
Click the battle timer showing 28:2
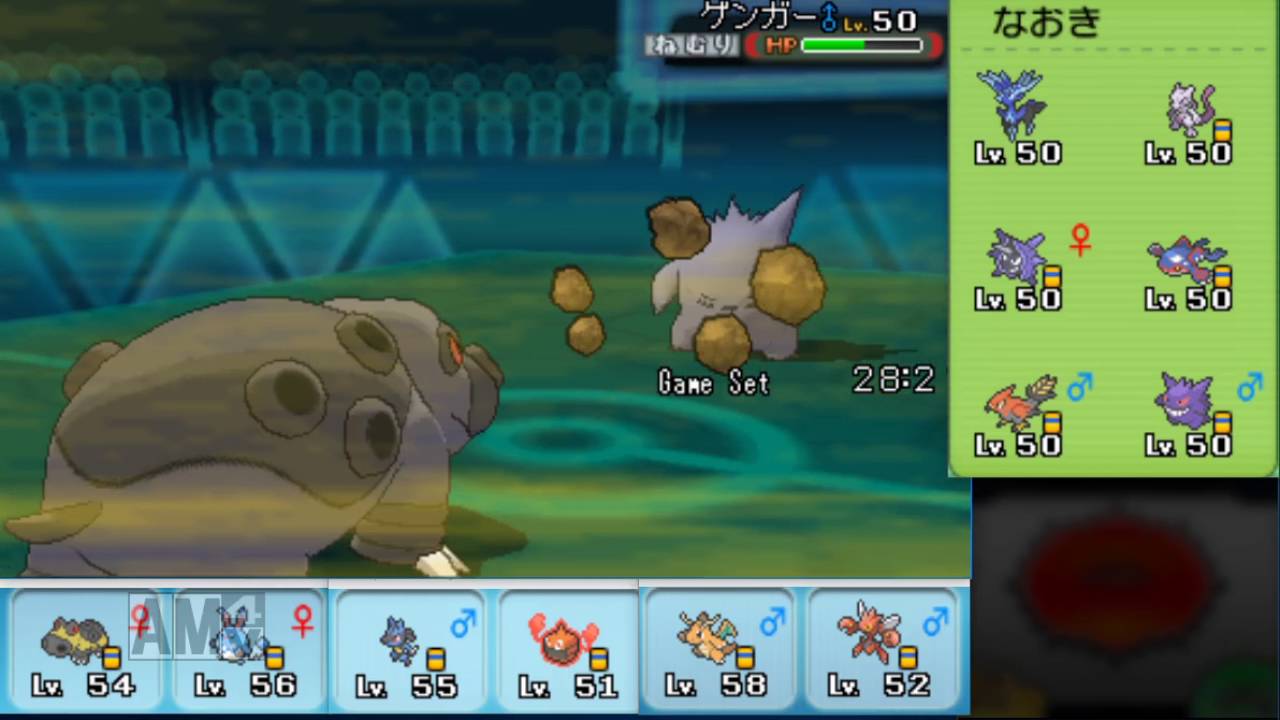click(892, 381)
